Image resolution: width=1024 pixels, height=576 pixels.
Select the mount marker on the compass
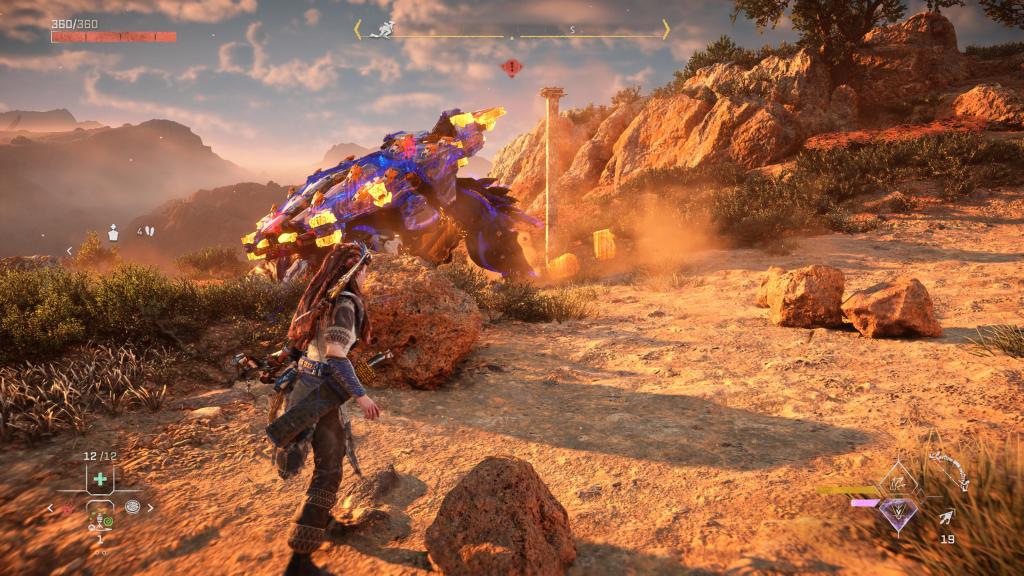381,30
